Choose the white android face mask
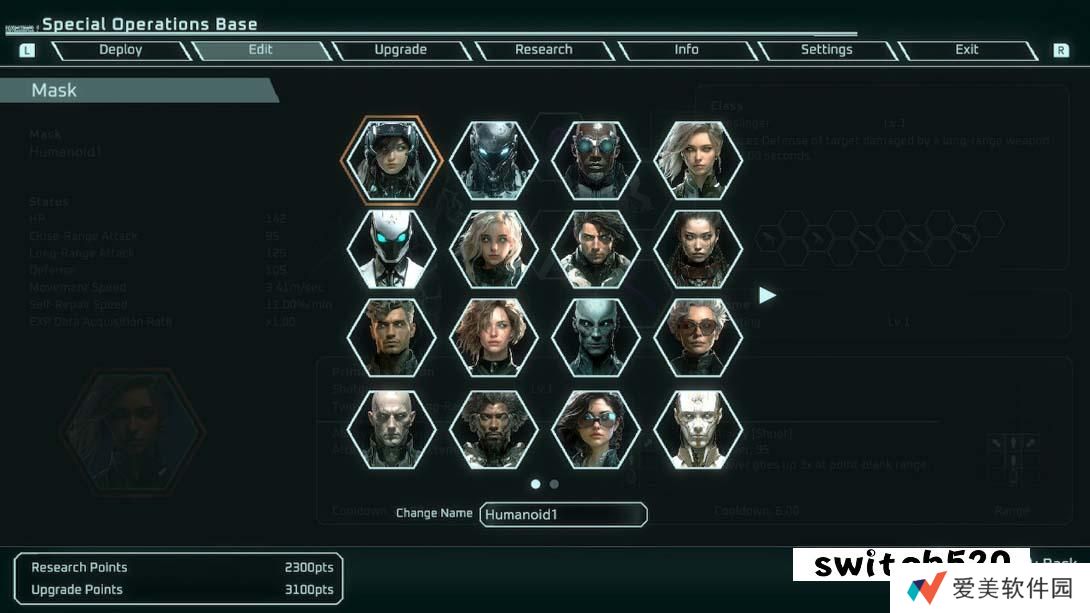 click(698, 428)
